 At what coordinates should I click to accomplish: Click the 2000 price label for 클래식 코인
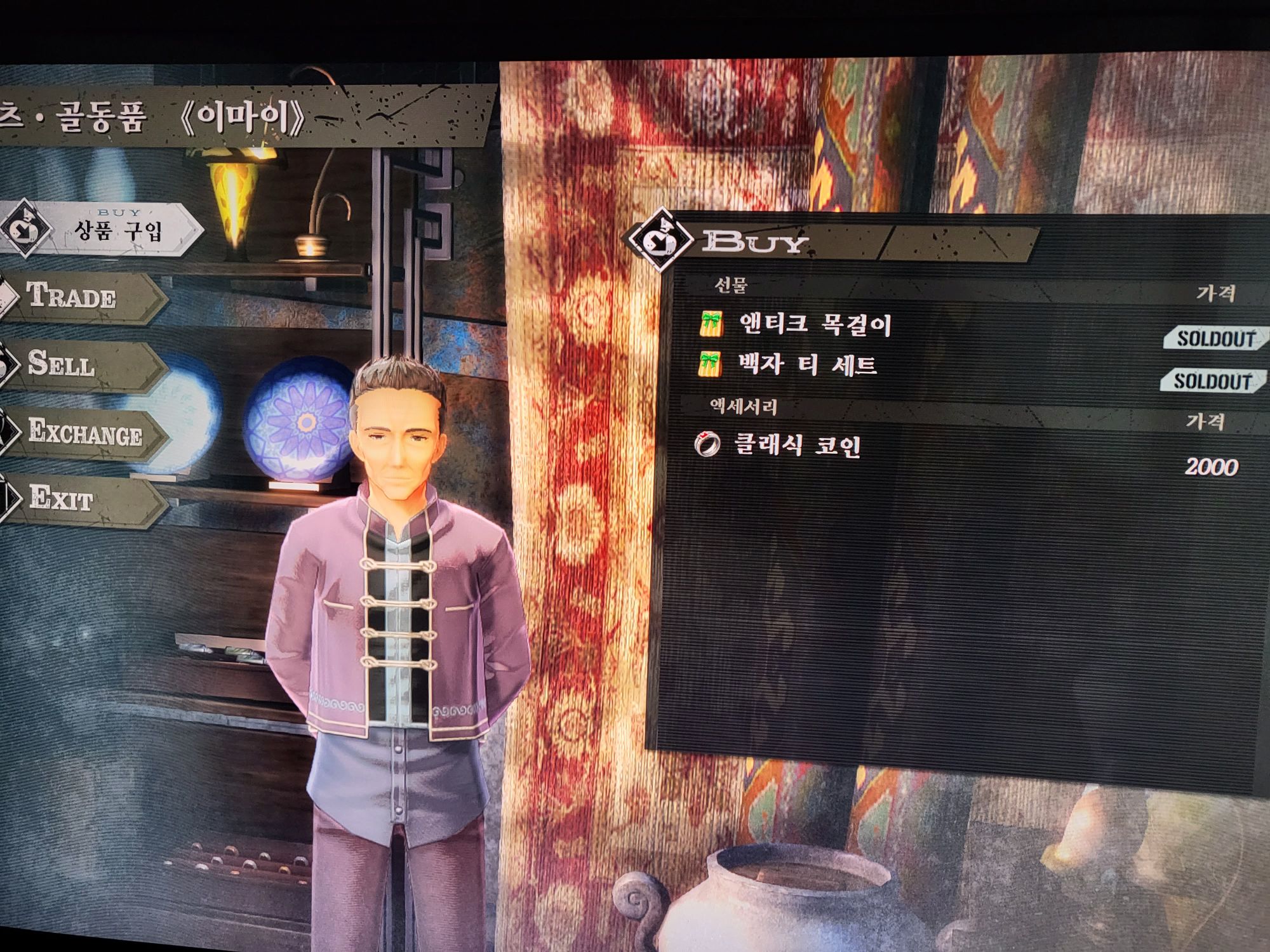click(x=1214, y=465)
